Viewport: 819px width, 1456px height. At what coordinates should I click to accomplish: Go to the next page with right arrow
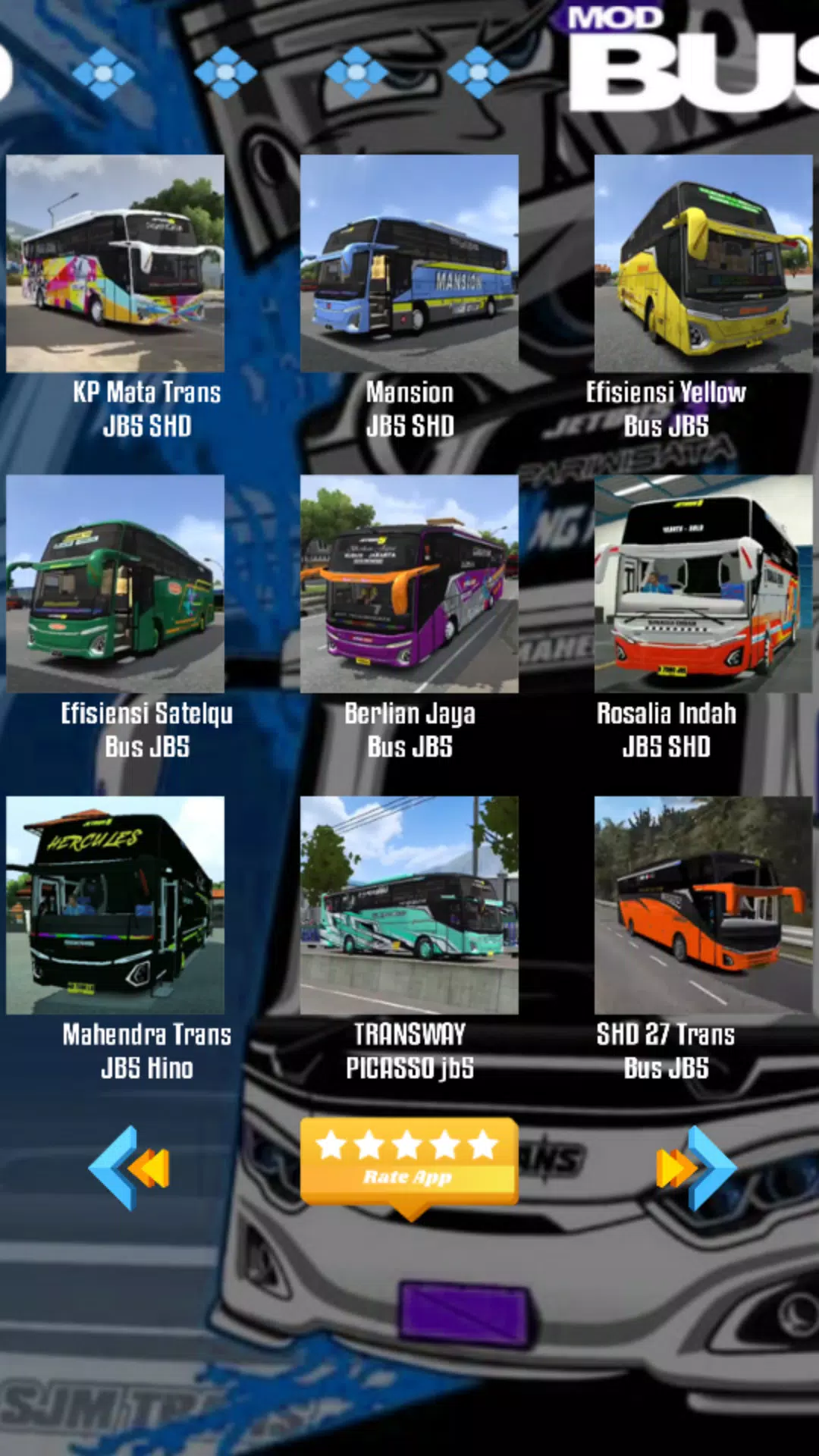point(695,1167)
